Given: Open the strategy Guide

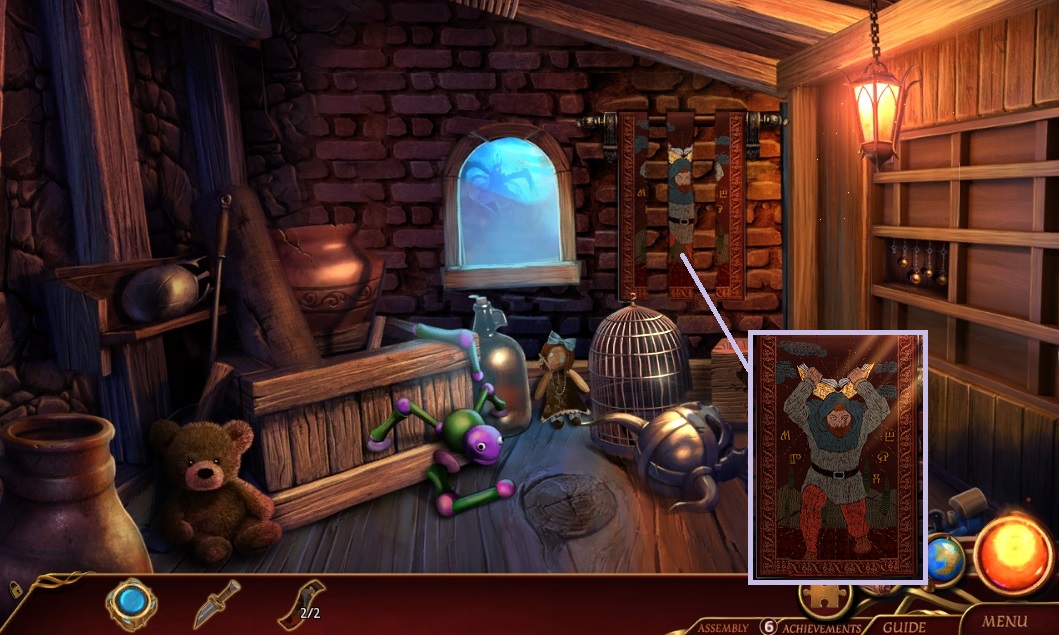Looking at the screenshot, I should click(903, 627).
